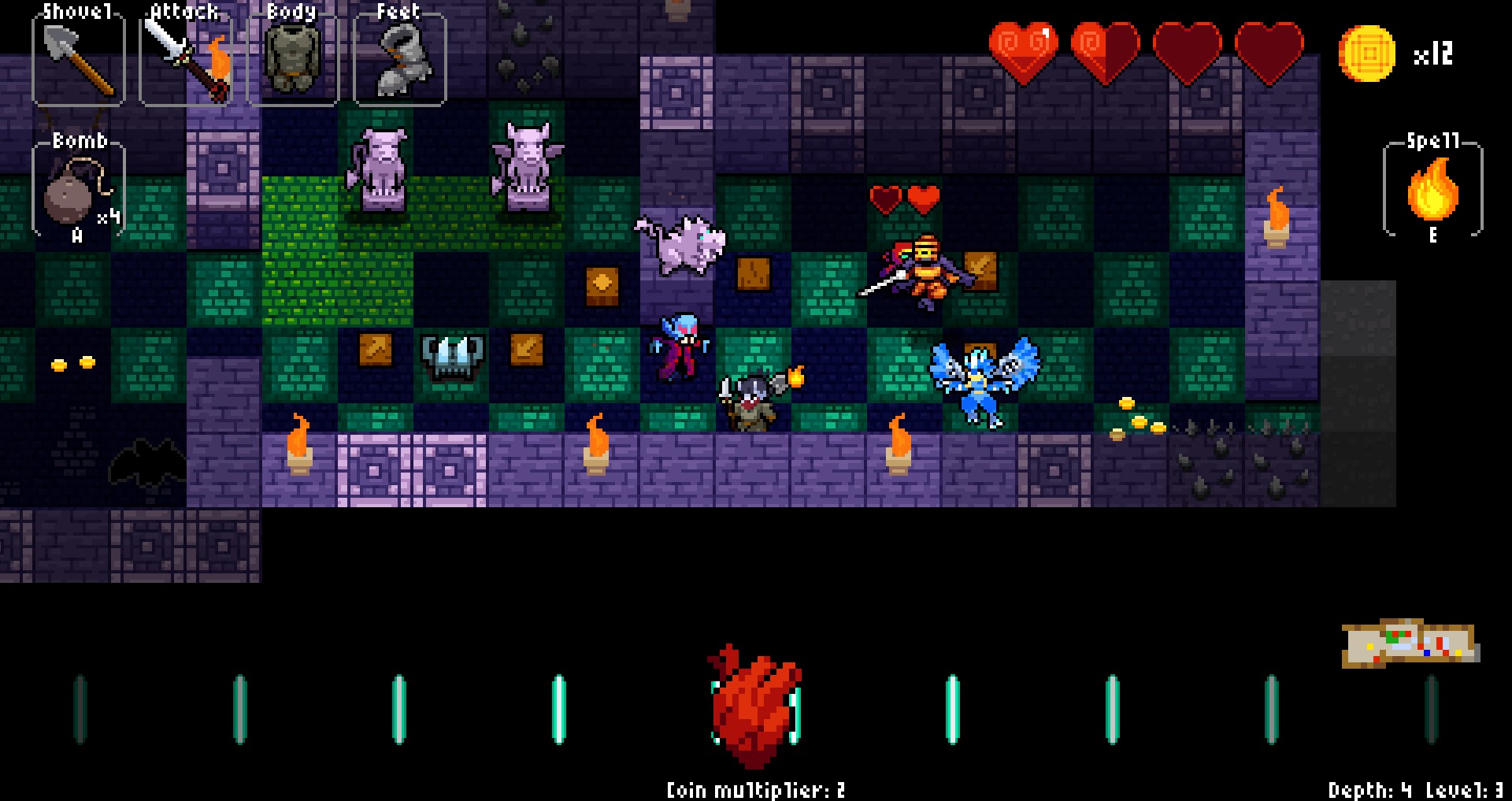
Task: Select the Feet boots slot
Action: [x=399, y=58]
